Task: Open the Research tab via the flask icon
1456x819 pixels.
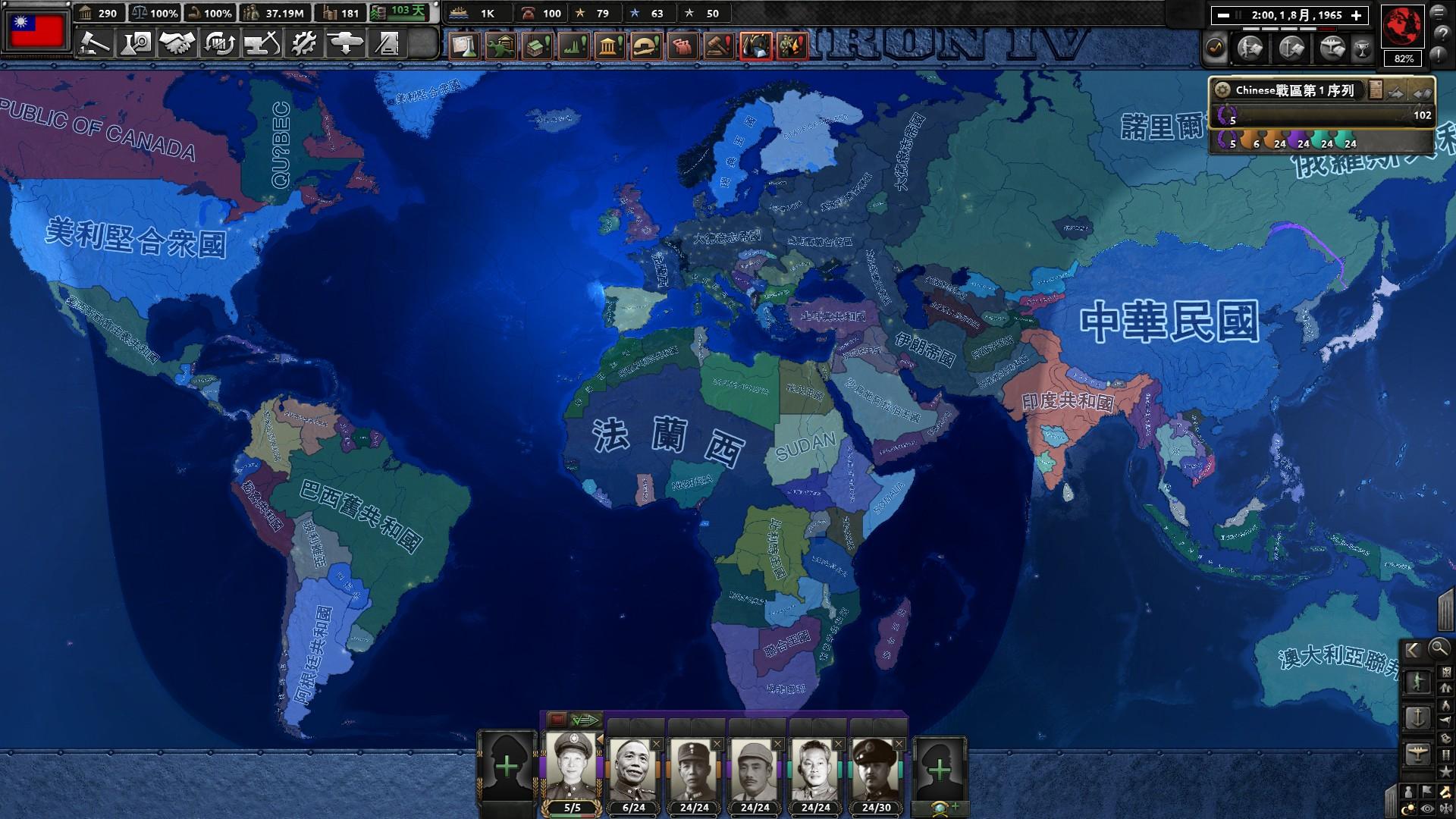Action: [x=135, y=45]
